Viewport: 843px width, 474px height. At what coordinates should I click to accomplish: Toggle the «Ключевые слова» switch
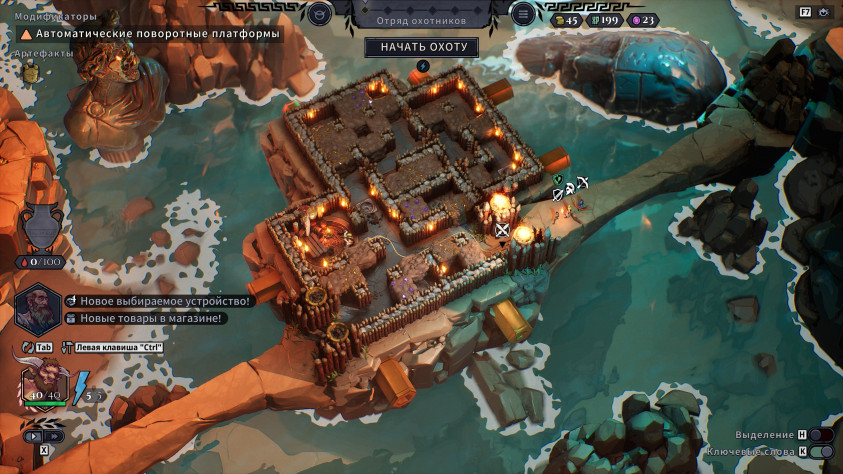point(820,452)
